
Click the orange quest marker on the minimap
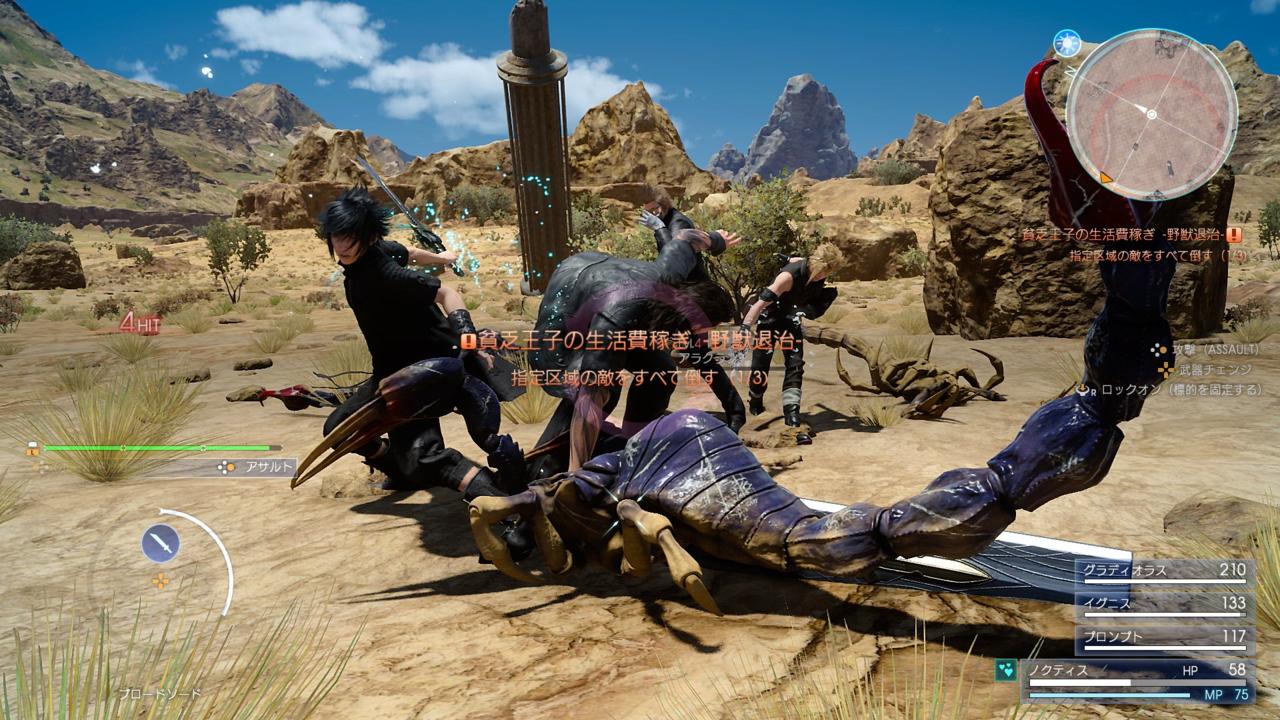click(x=1108, y=177)
